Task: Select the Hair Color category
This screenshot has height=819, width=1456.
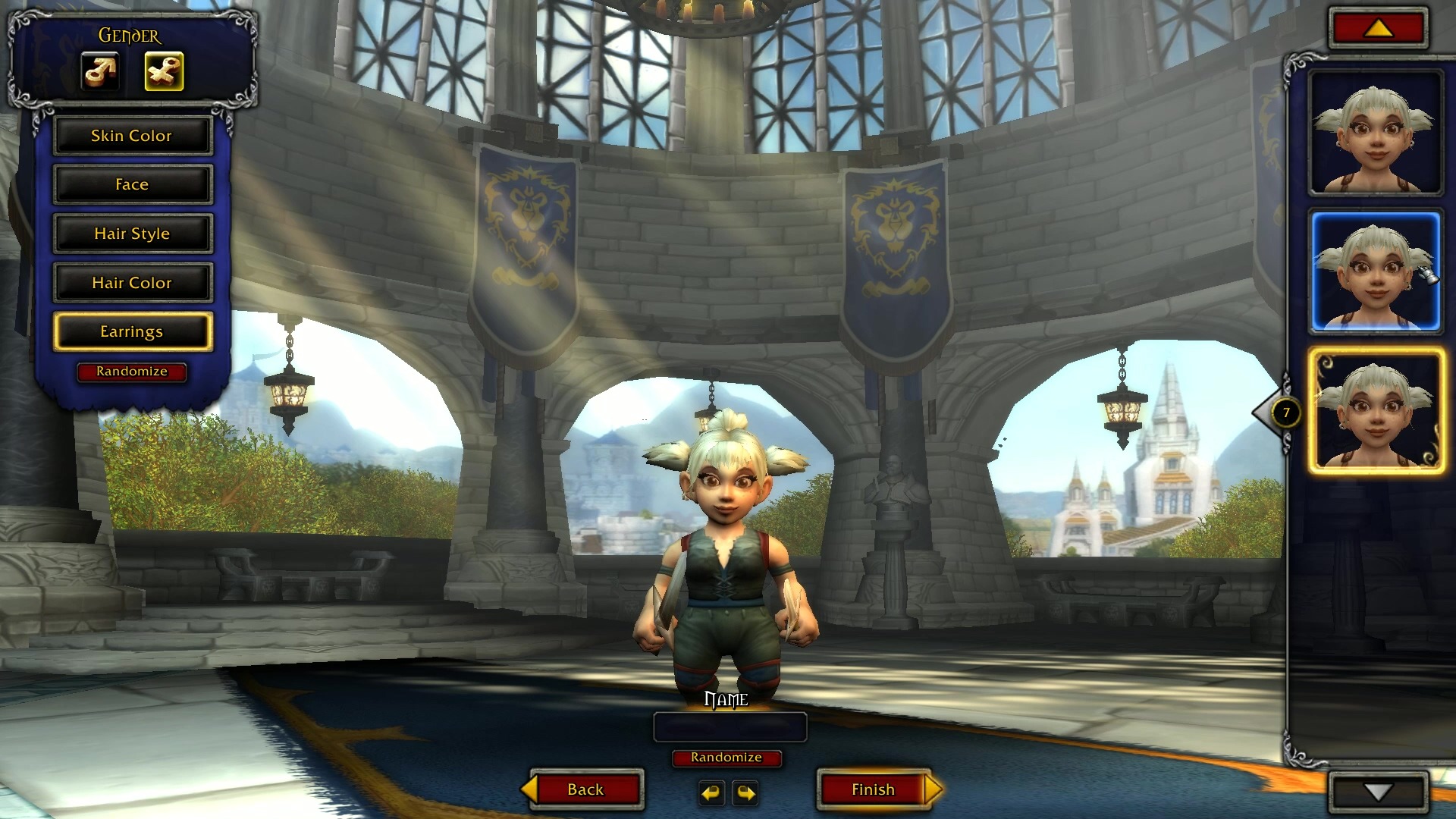Action: coord(132,283)
